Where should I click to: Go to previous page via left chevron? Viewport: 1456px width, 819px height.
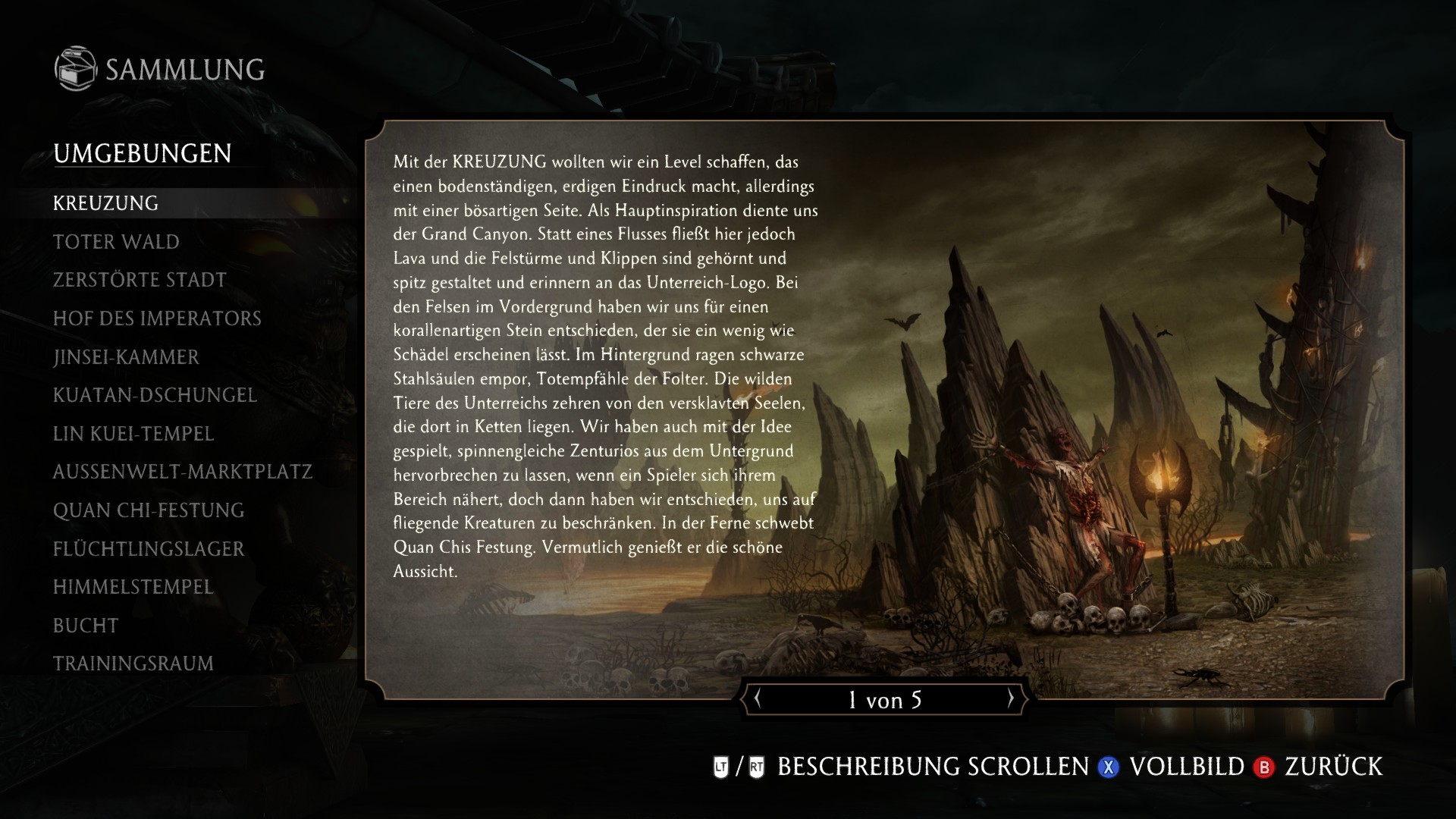(x=759, y=700)
